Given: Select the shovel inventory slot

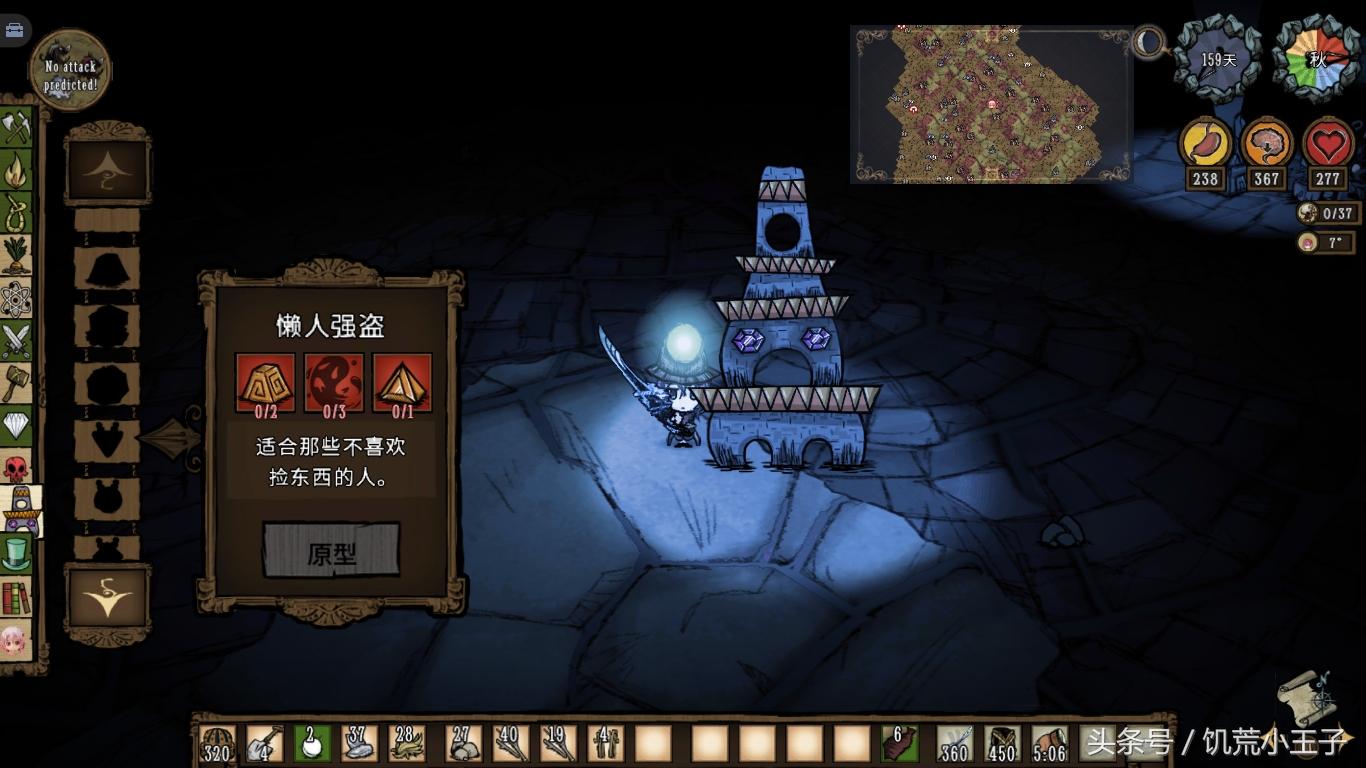Looking at the screenshot, I should pos(264,743).
